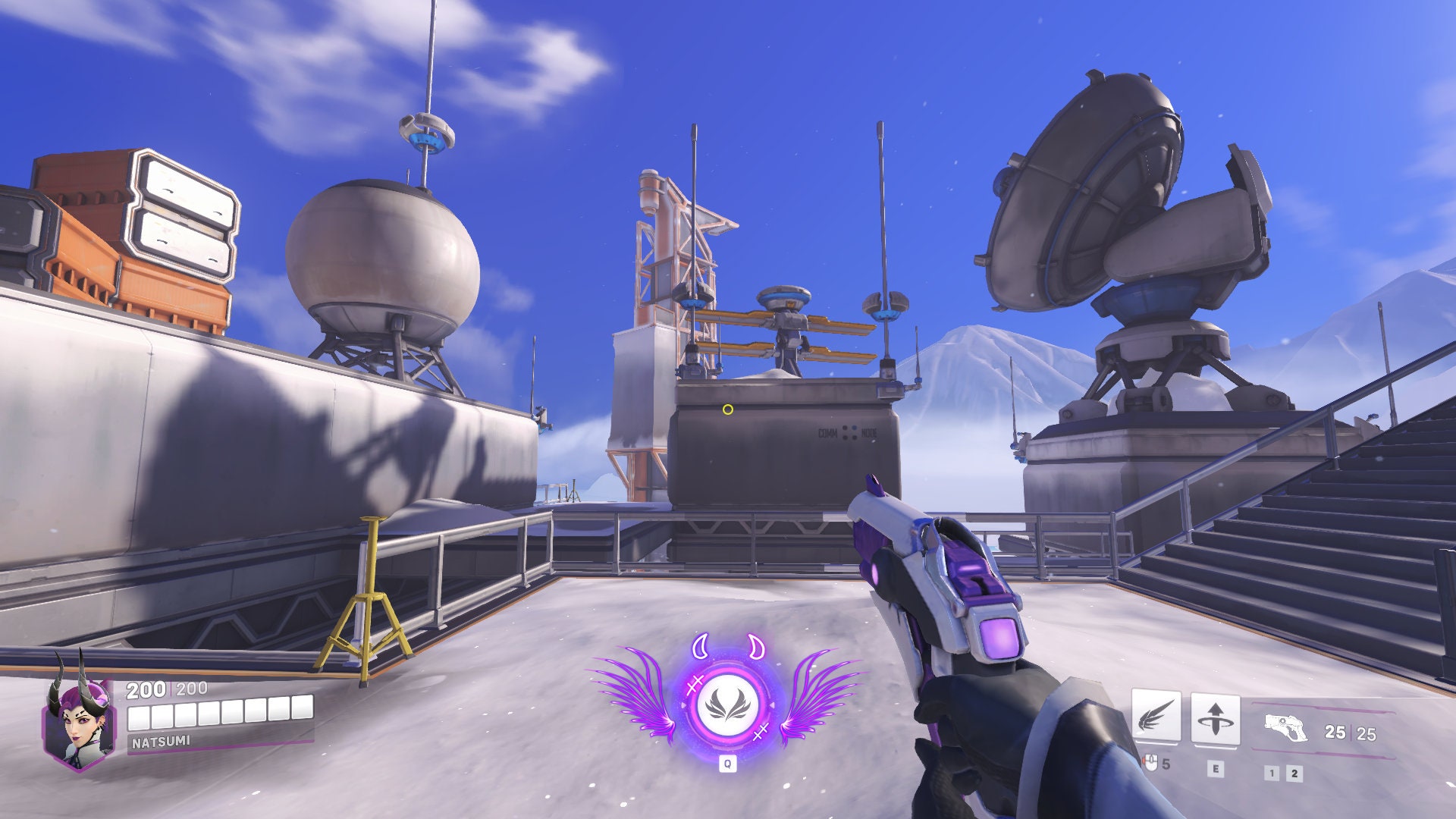
Task: Click the blaster weapon icon beside the ammo count
Action: 1285,727
